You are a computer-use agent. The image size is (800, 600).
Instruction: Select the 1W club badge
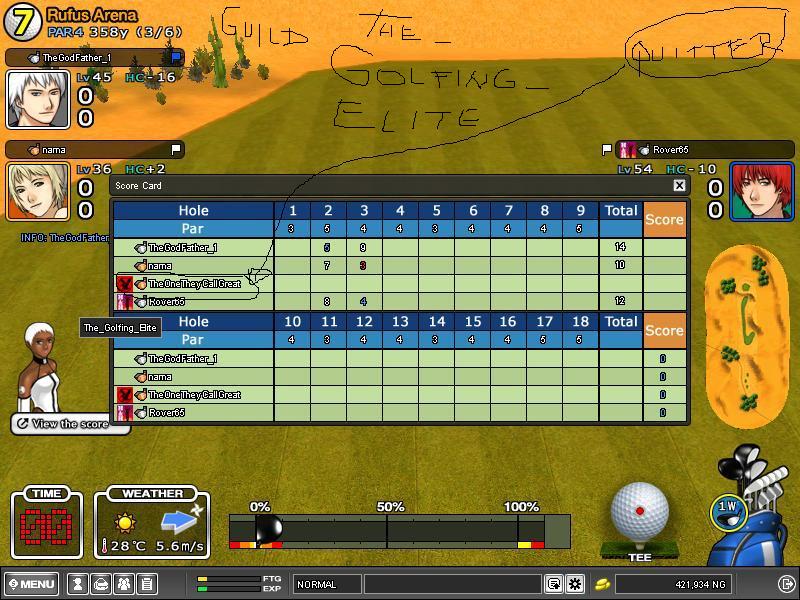pyautogui.click(x=727, y=507)
